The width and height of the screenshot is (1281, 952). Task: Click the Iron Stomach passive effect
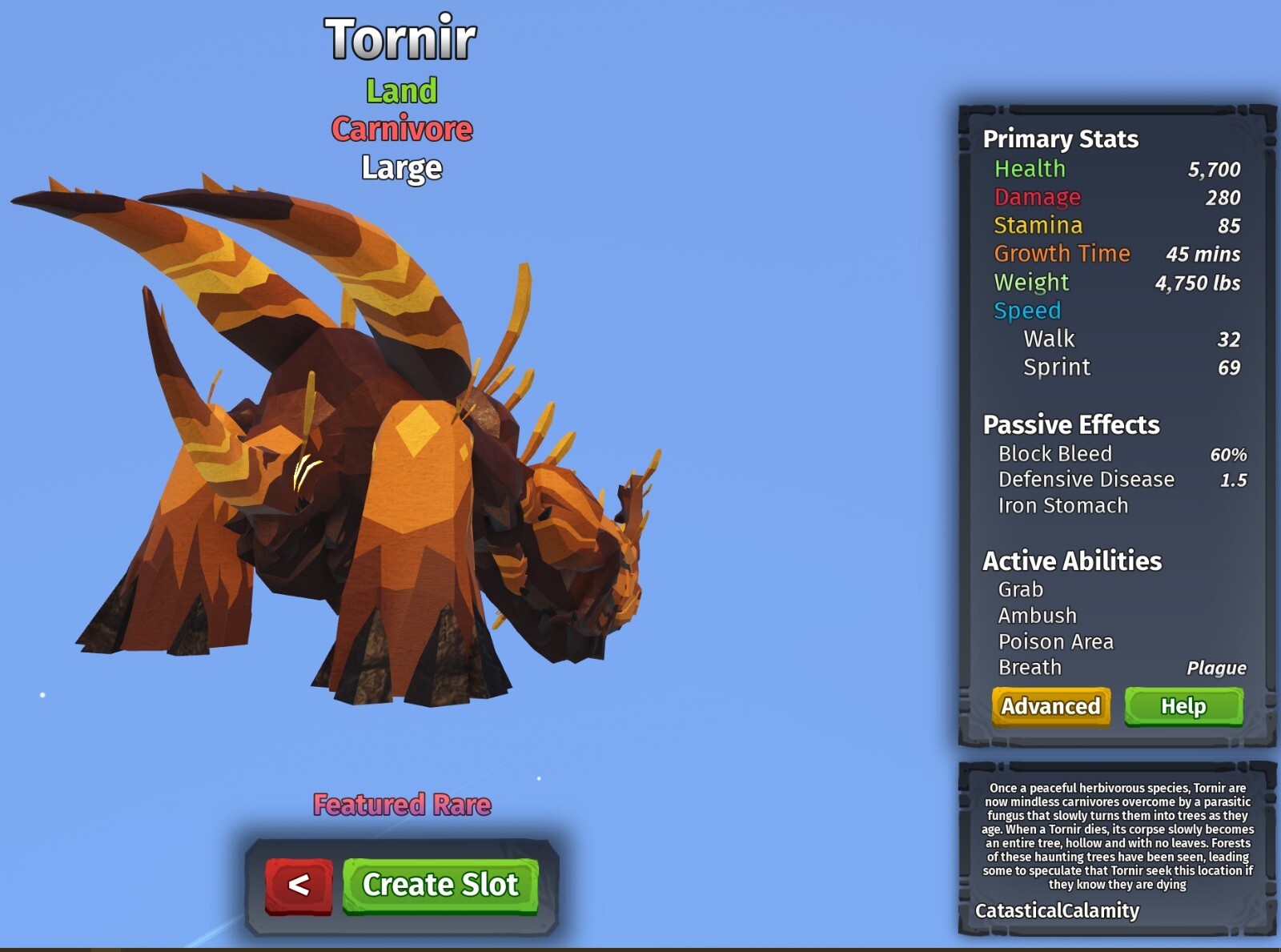pos(1065,505)
